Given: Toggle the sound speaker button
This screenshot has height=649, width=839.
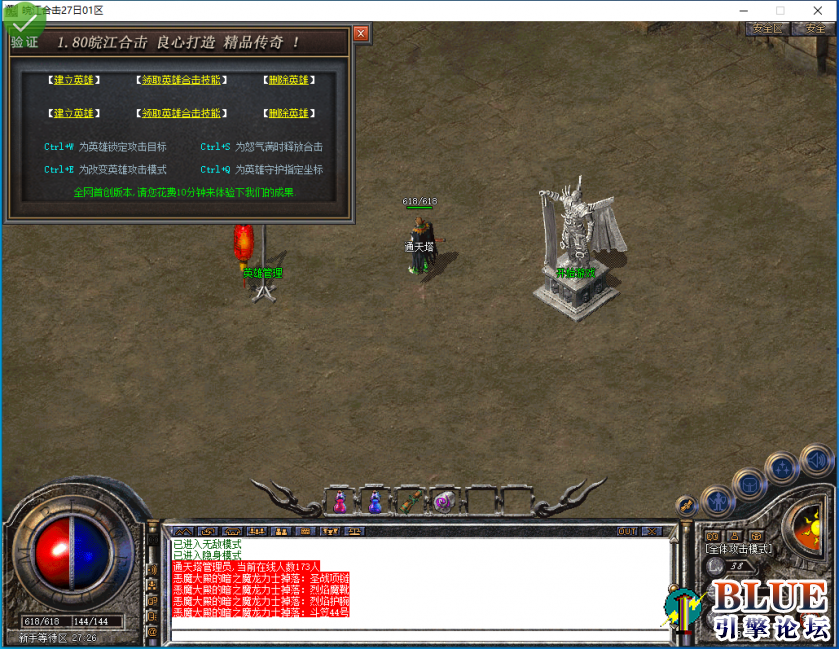Looking at the screenshot, I should point(815,461).
